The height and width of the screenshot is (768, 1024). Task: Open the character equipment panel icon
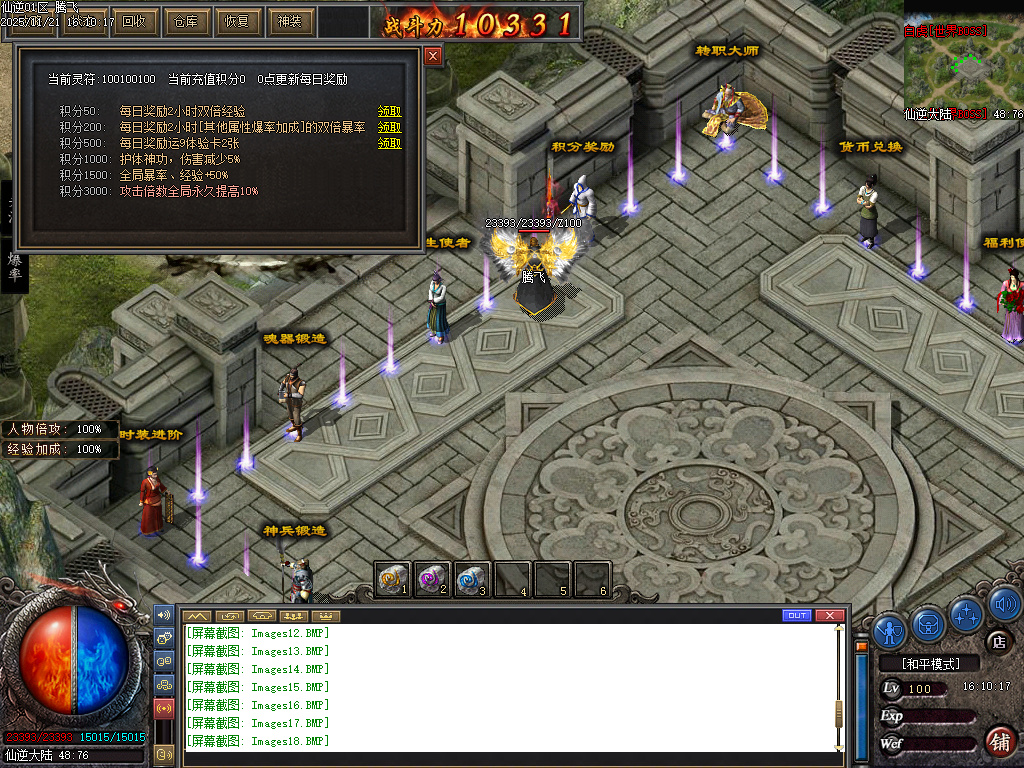889,630
